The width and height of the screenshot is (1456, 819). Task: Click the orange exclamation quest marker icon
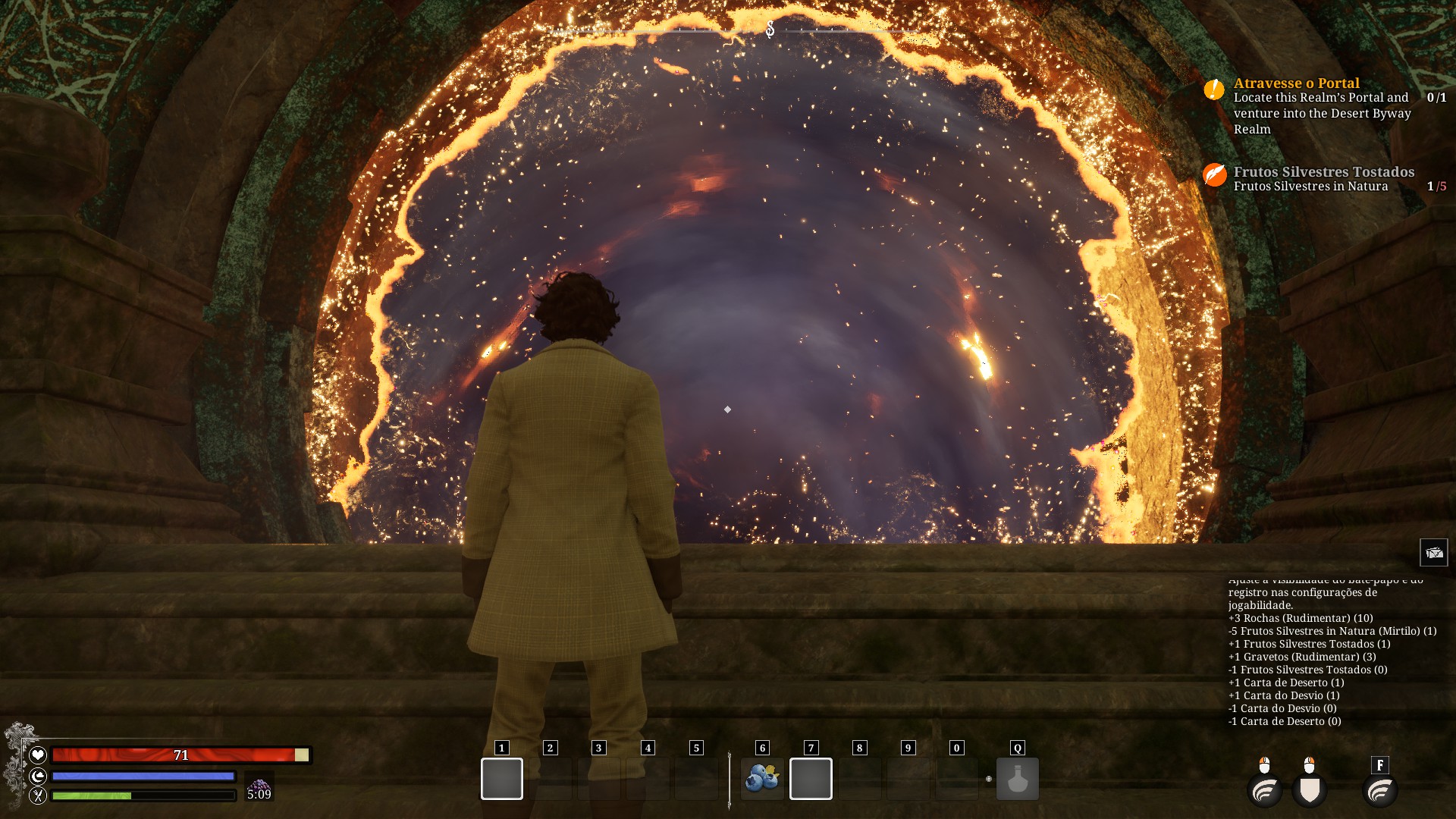[x=1214, y=89]
